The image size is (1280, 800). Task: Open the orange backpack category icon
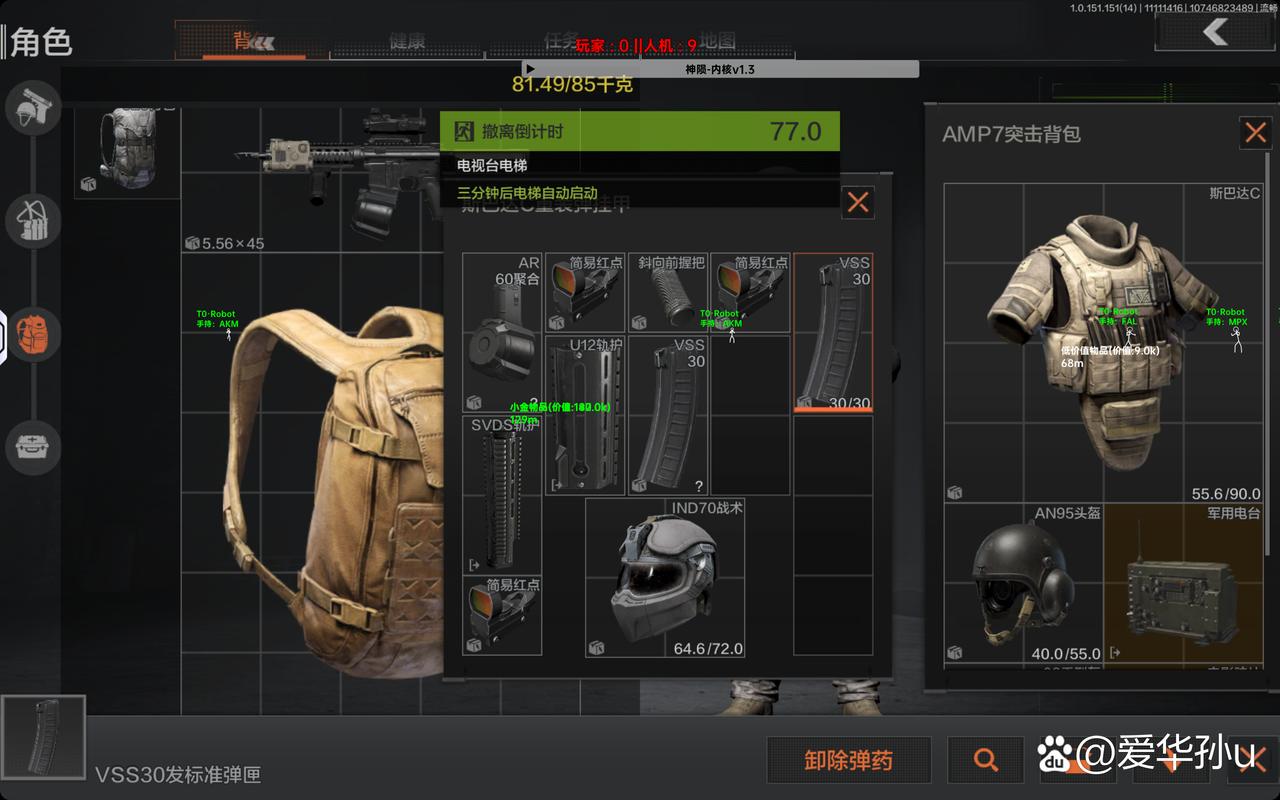point(33,331)
